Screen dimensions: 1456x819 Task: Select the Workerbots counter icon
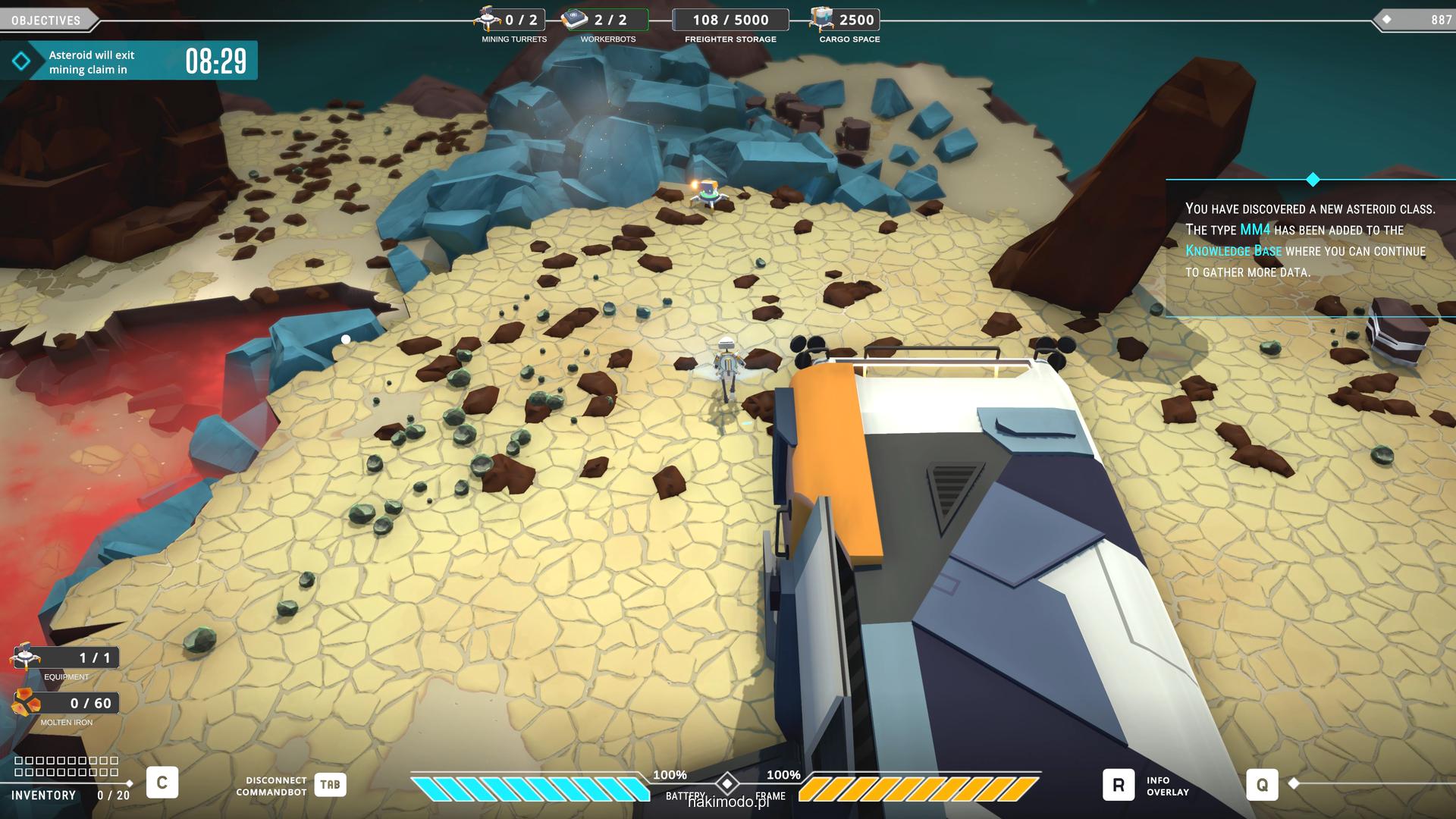576,19
